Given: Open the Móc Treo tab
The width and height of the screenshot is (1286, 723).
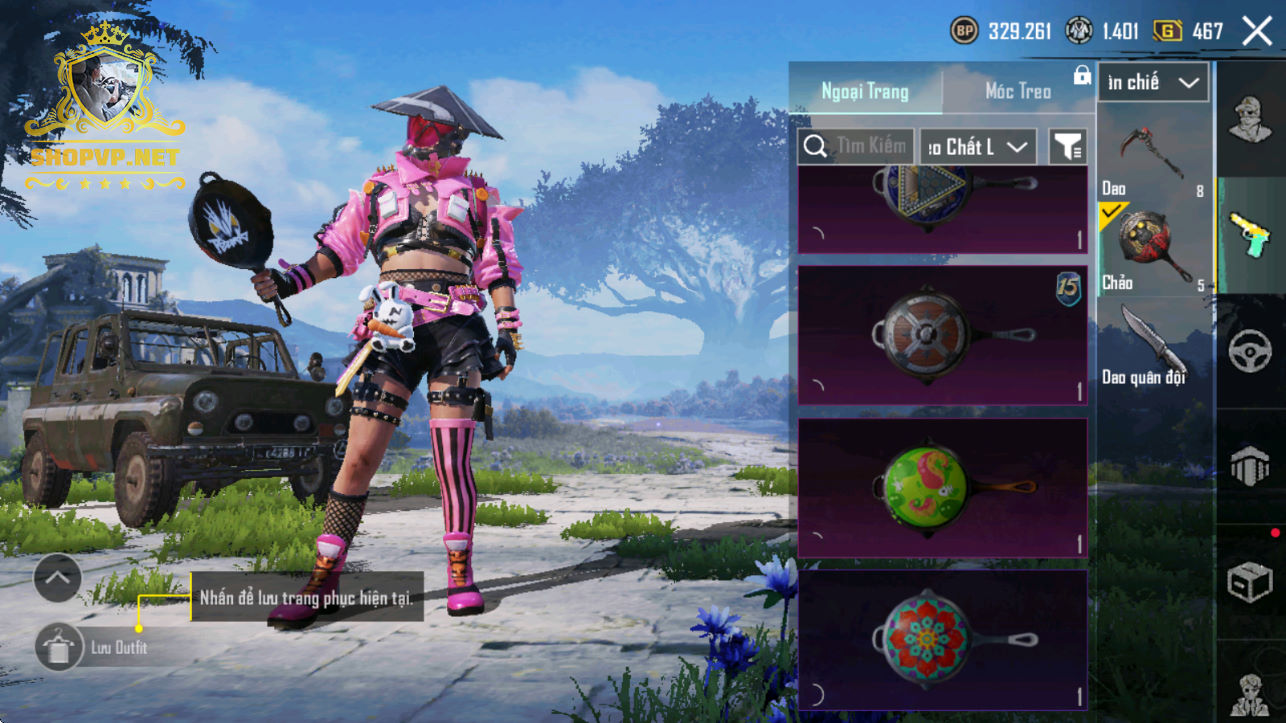Looking at the screenshot, I should tap(1018, 91).
